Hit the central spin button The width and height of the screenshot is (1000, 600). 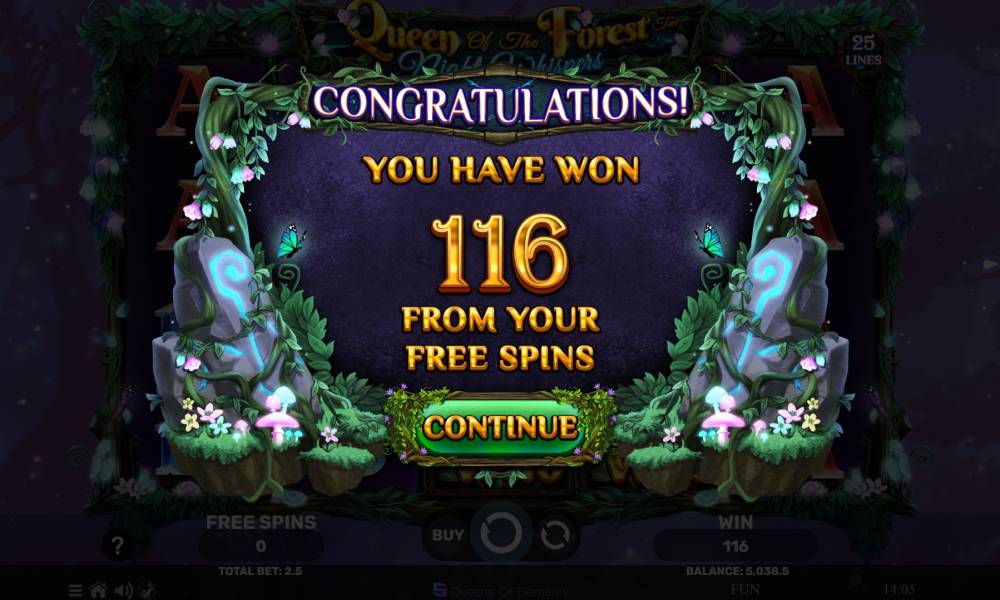click(499, 535)
